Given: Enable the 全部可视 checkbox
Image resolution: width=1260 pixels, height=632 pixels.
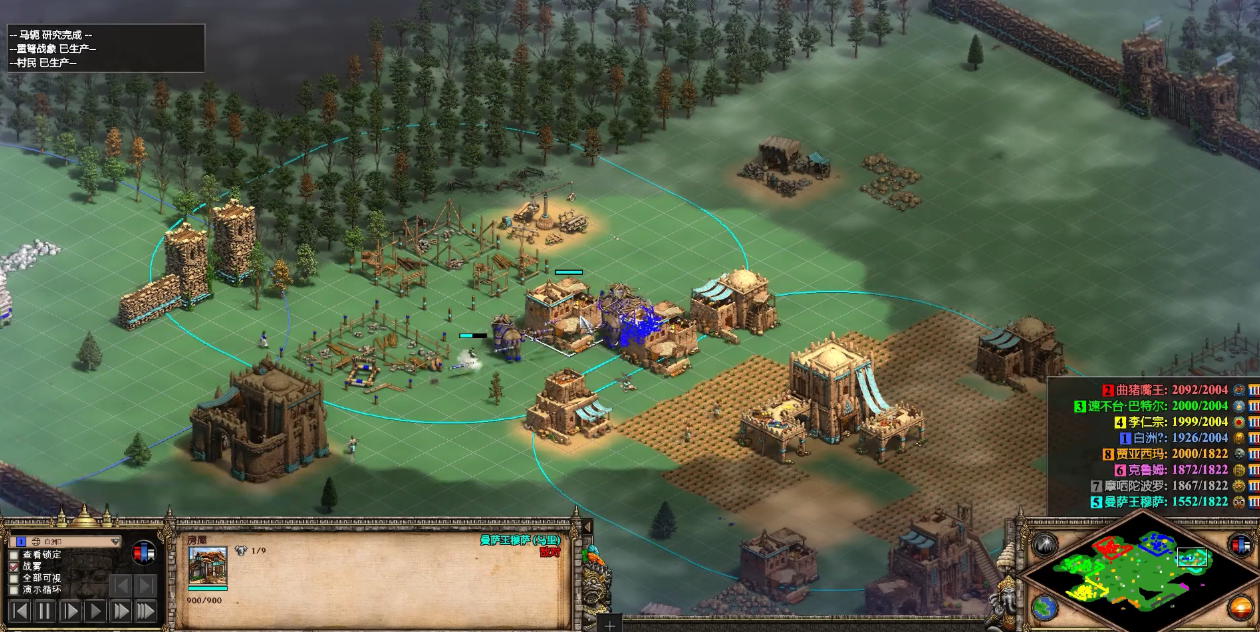Looking at the screenshot, I should 13,578.
